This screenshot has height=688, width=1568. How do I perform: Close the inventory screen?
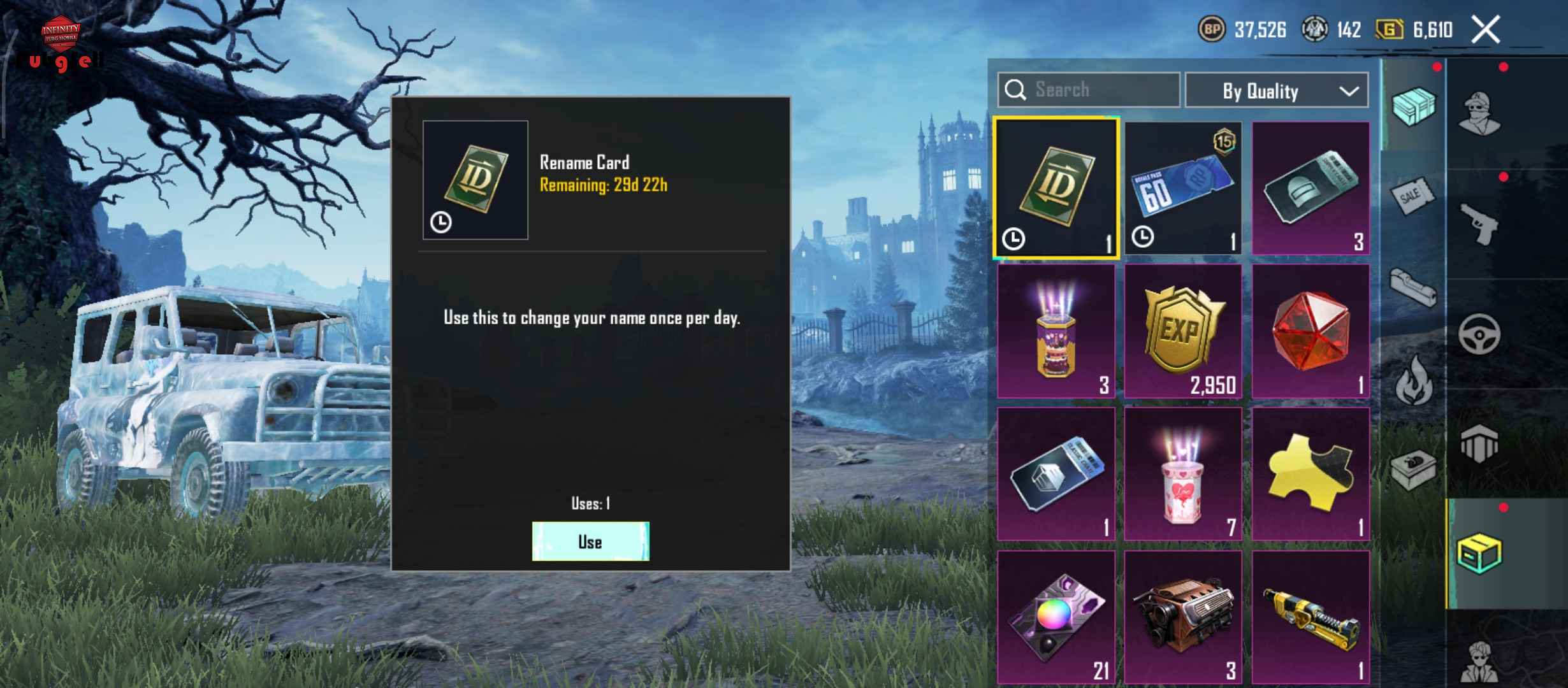[1486, 30]
